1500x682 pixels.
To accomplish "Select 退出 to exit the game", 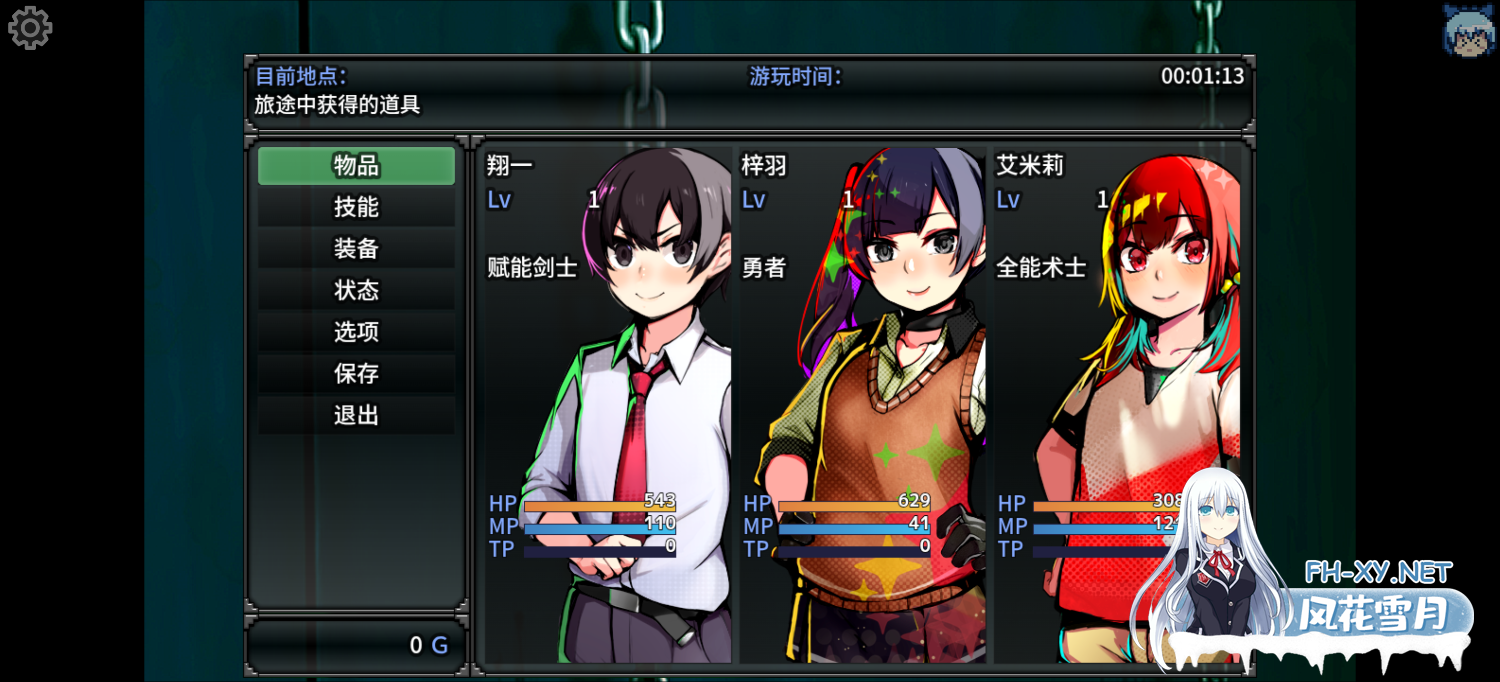I will point(356,415).
